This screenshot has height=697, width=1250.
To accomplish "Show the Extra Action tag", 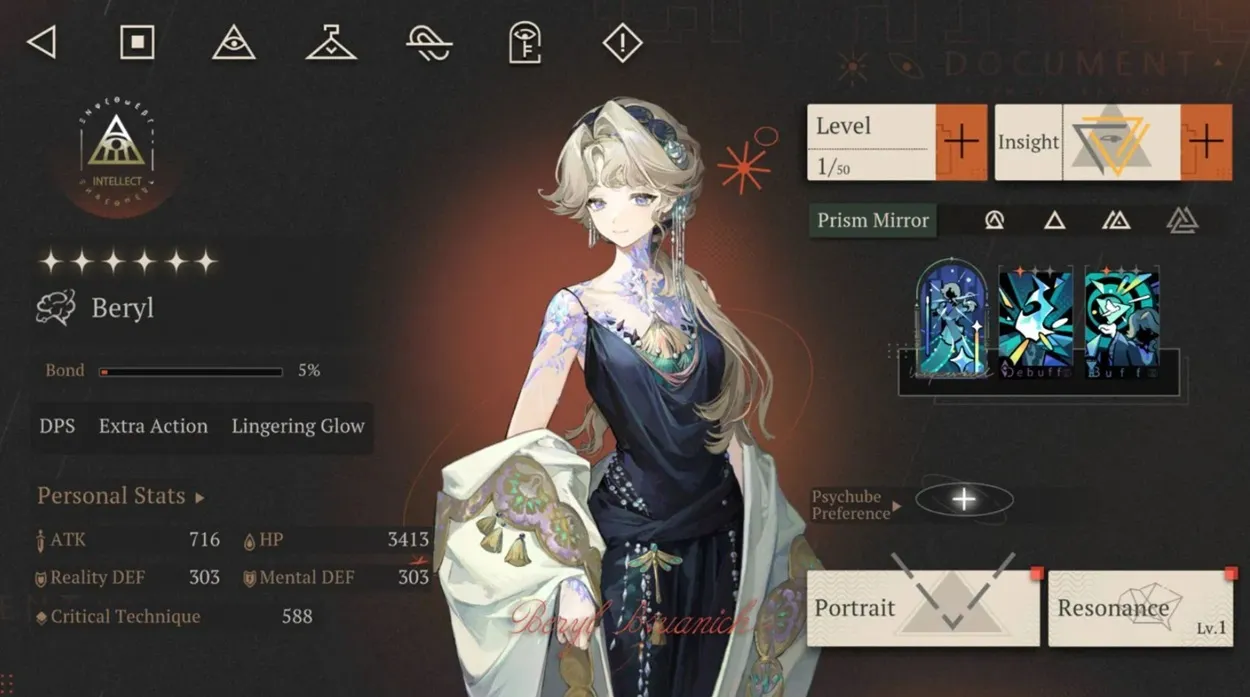I will (153, 427).
